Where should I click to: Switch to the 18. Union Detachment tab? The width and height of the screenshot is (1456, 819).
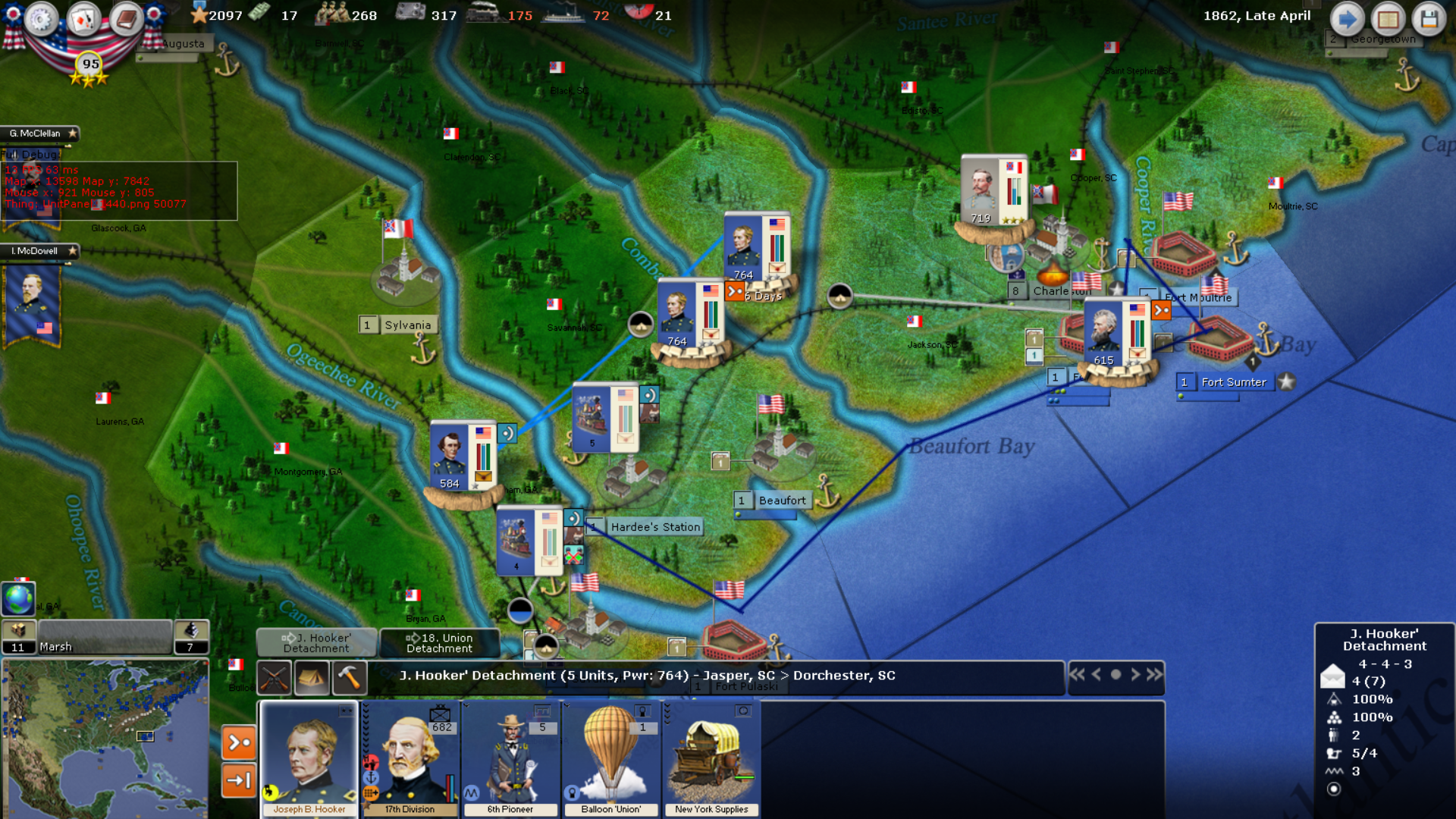[441, 644]
